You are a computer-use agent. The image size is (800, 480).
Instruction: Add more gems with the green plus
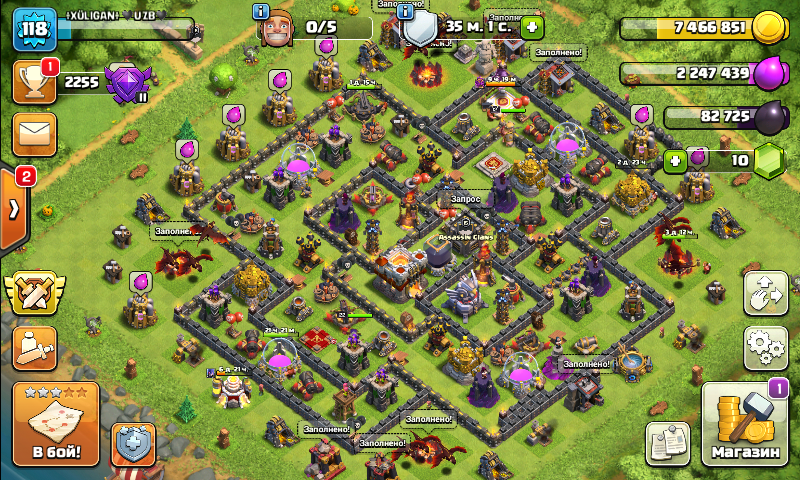676,159
